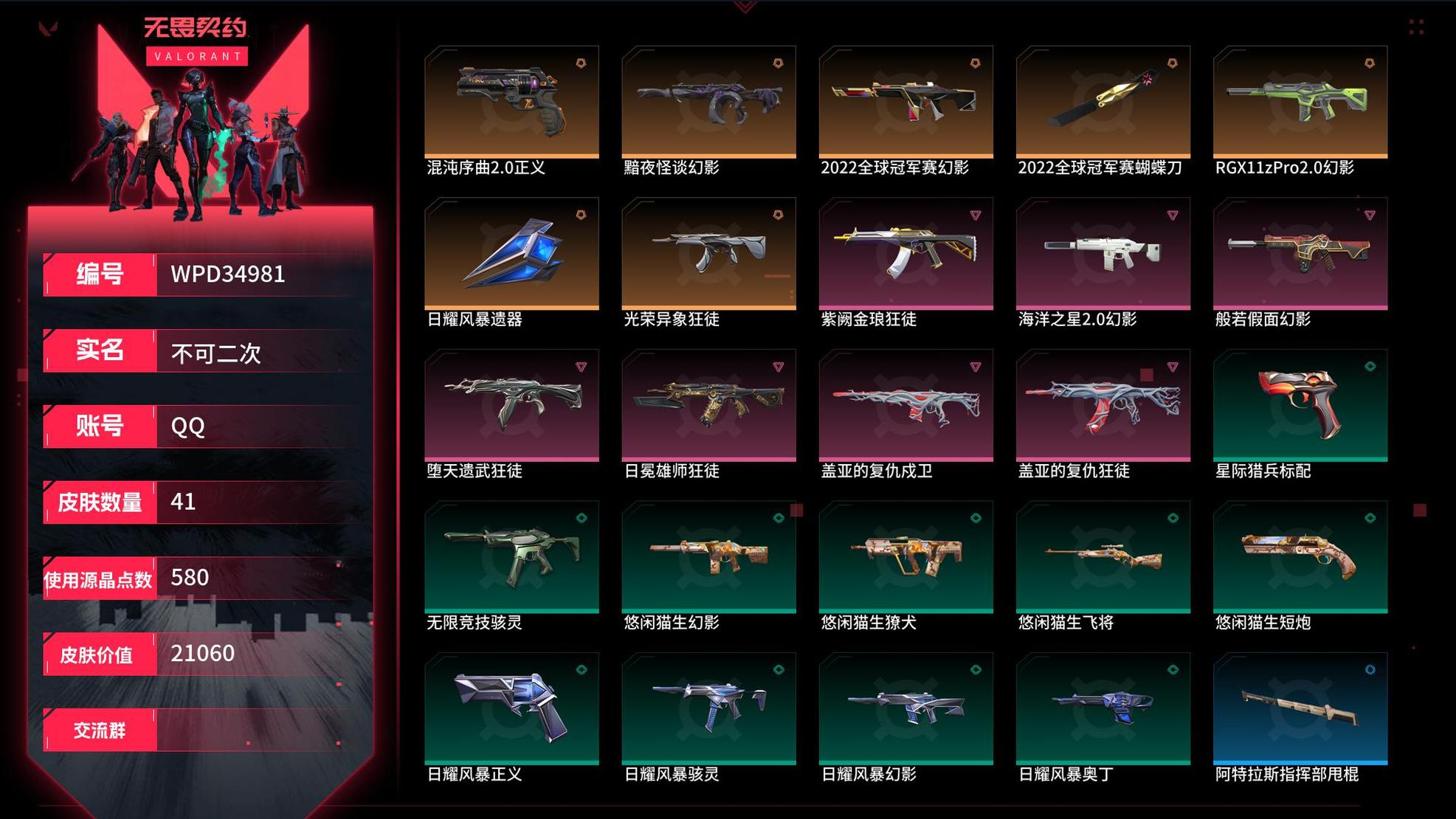The width and height of the screenshot is (1456, 819).
Task: Choose the 光荣异象狂徒 skin tile
Action: pyautogui.click(x=708, y=253)
